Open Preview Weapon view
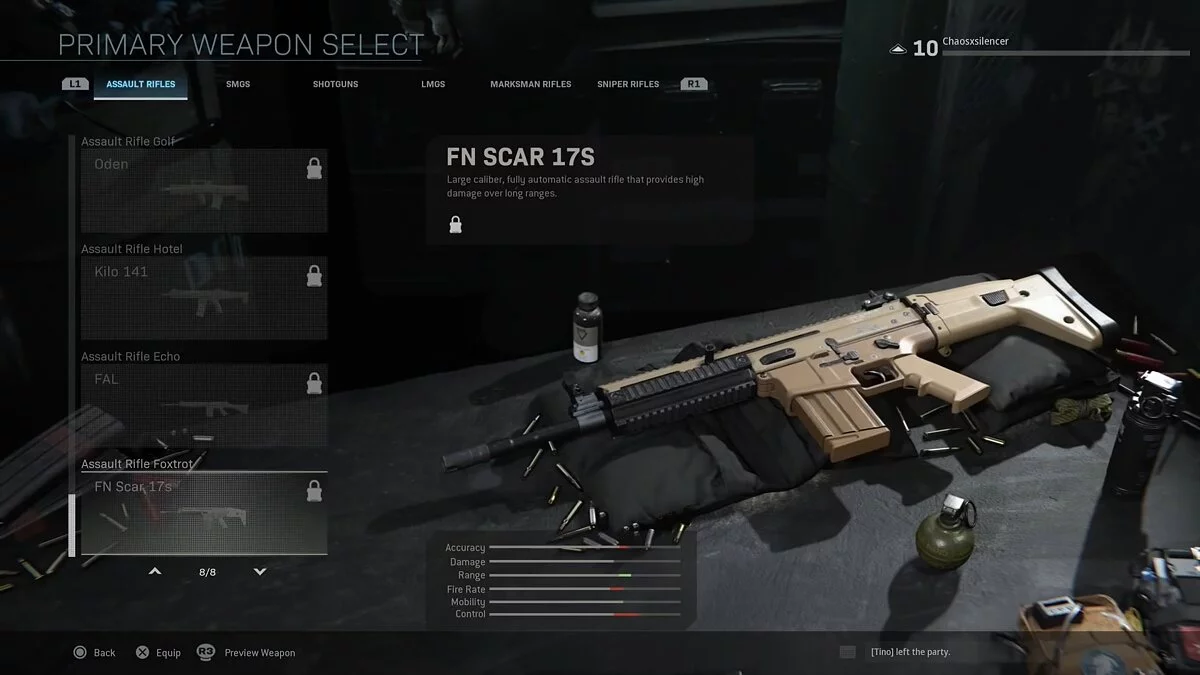 pos(247,653)
